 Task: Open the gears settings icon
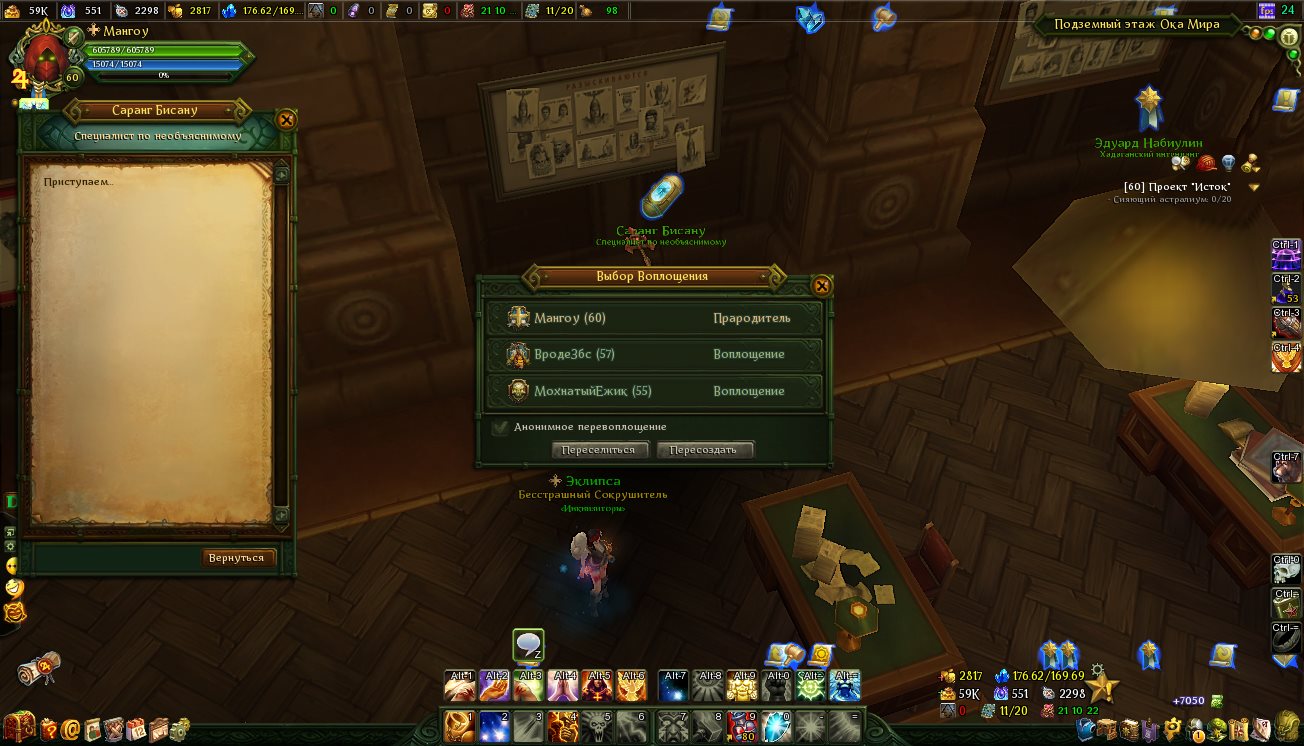[180, 728]
